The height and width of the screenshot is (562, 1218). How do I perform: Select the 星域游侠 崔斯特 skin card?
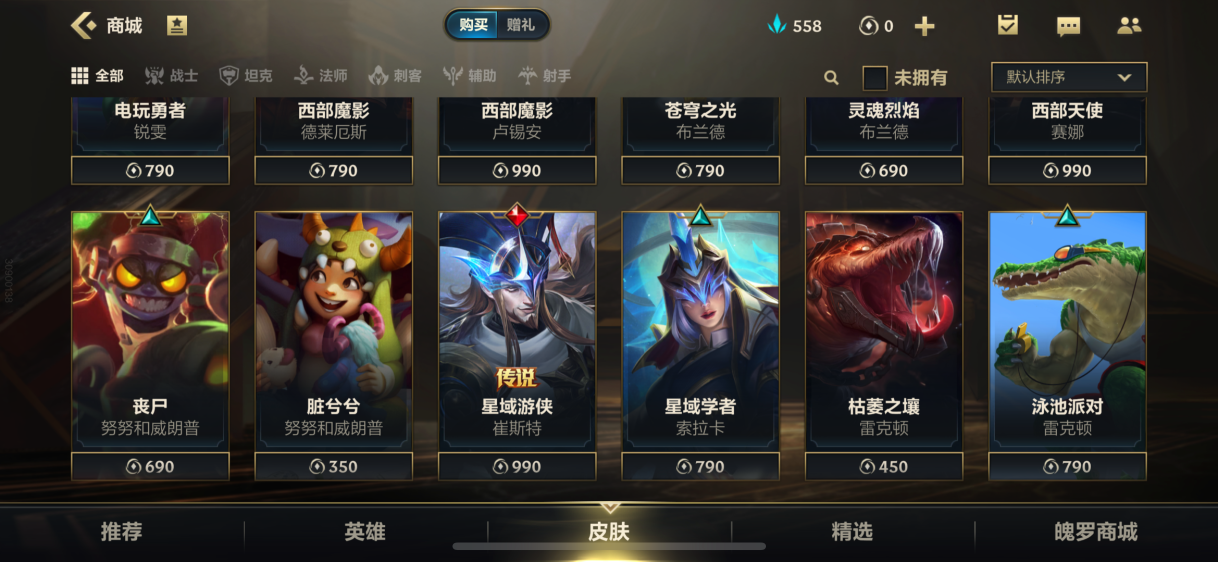coord(517,330)
